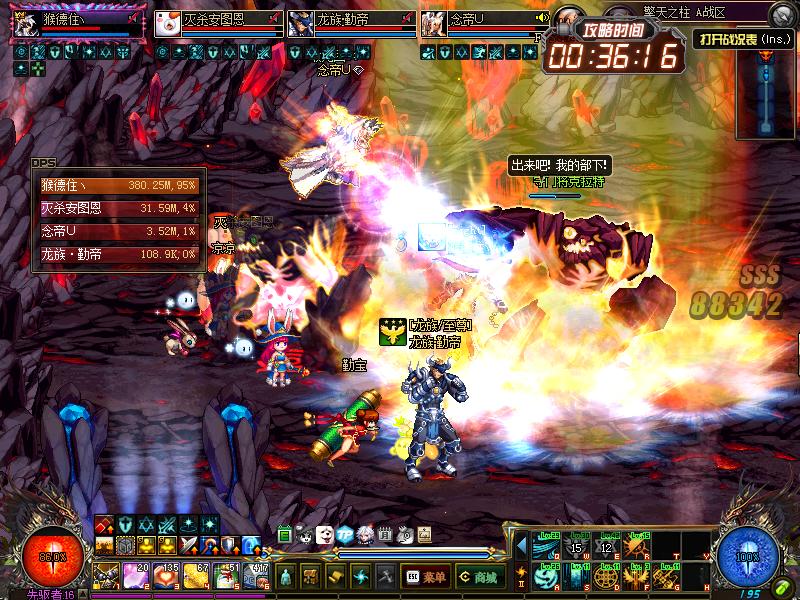Click own character portrait 猴德住
Screen dimensions: 800x600
click(27, 24)
